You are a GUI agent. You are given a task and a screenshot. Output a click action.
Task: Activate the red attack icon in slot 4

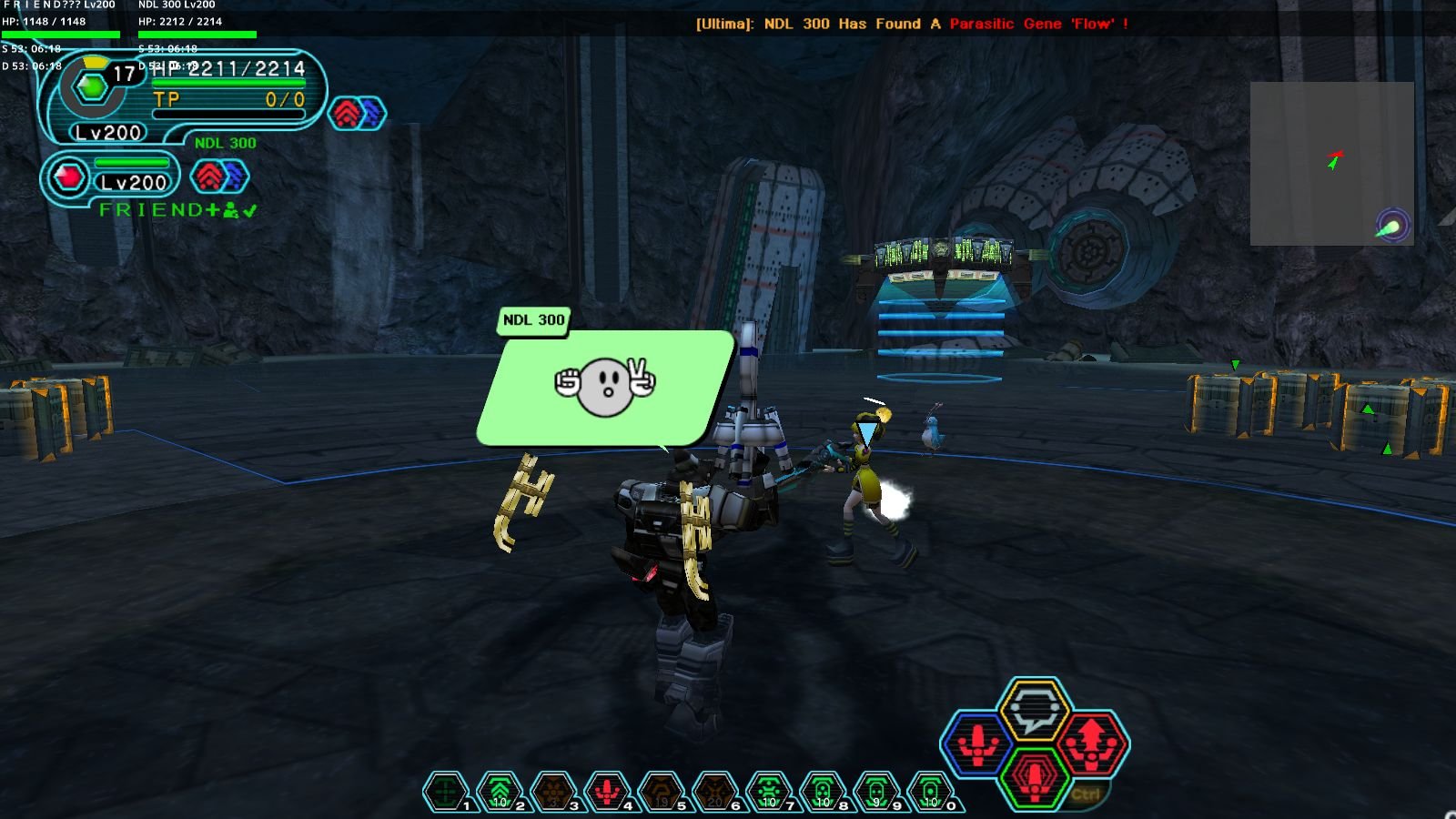click(607, 792)
